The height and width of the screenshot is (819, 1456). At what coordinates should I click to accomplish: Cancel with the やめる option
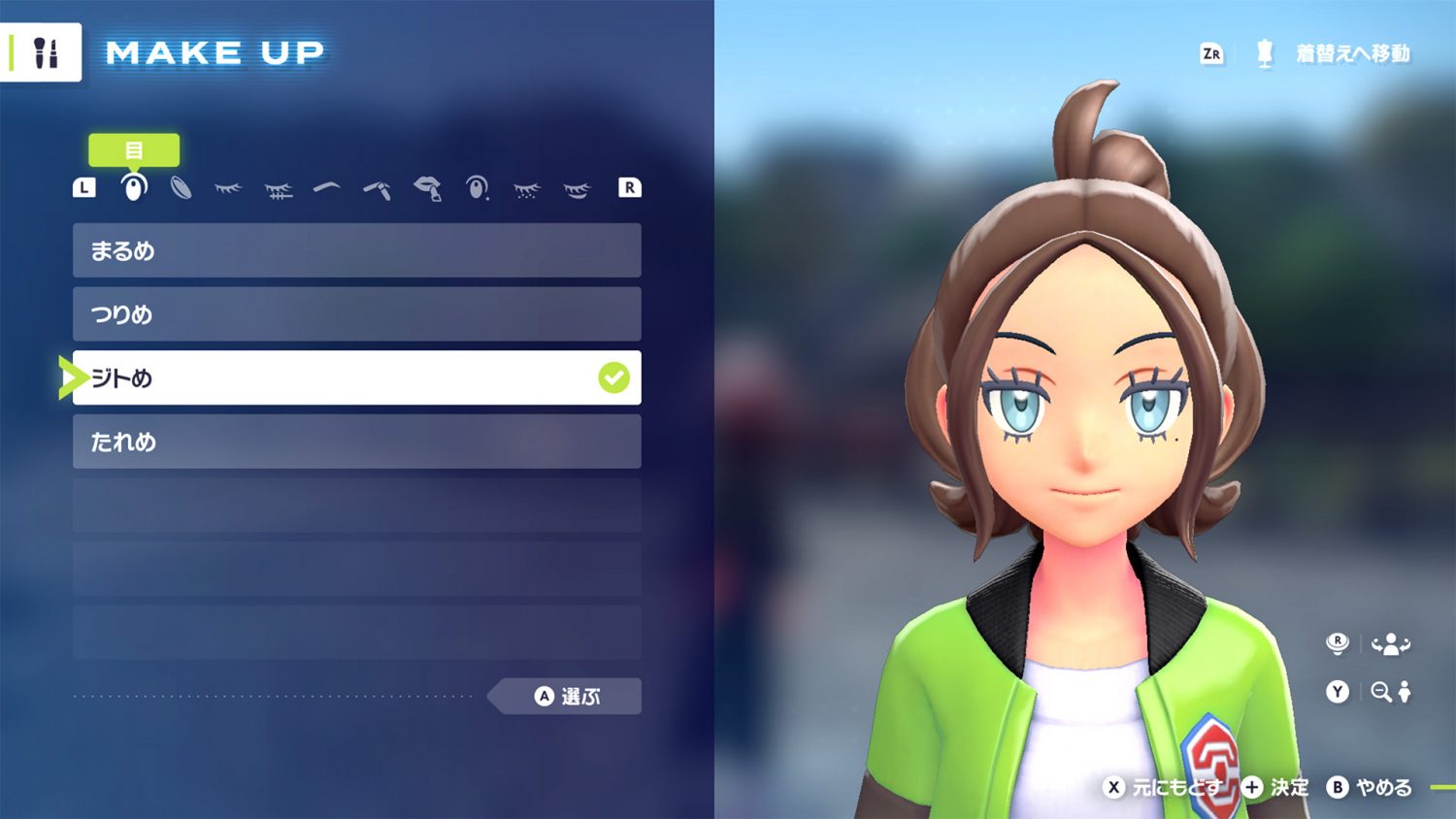1370,787
